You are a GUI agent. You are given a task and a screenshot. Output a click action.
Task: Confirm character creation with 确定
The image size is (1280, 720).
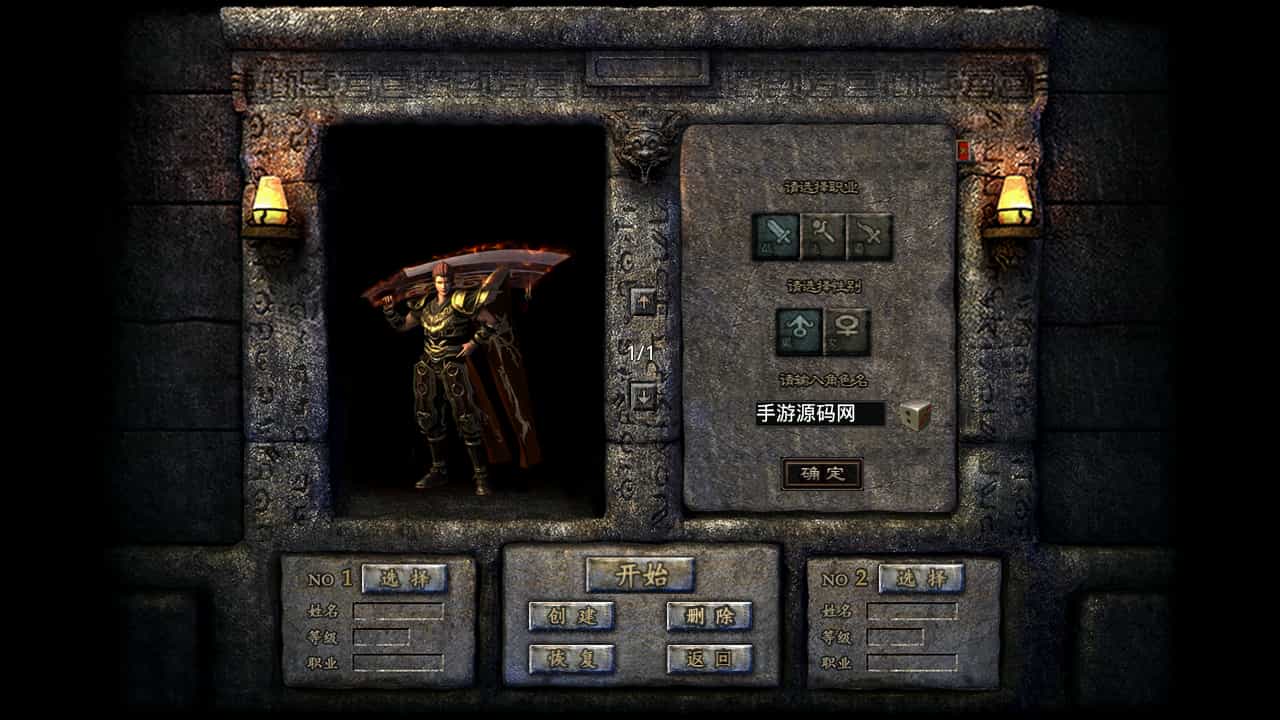point(822,473)
